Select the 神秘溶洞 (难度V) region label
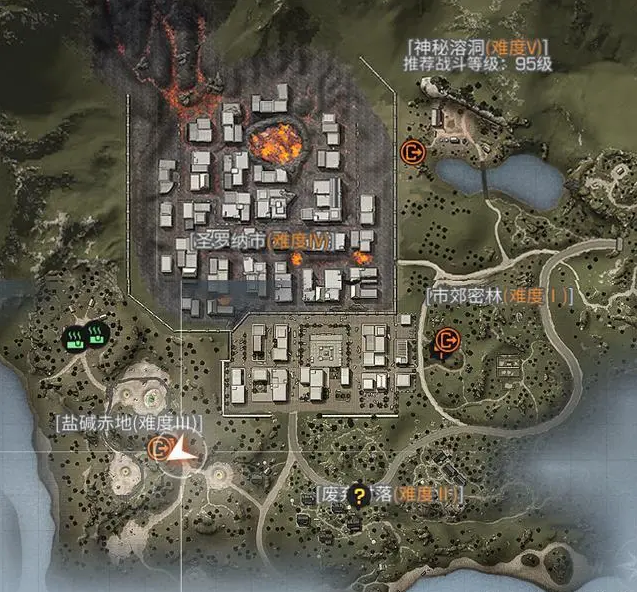The image size is (637, 592). pos(478,46)
